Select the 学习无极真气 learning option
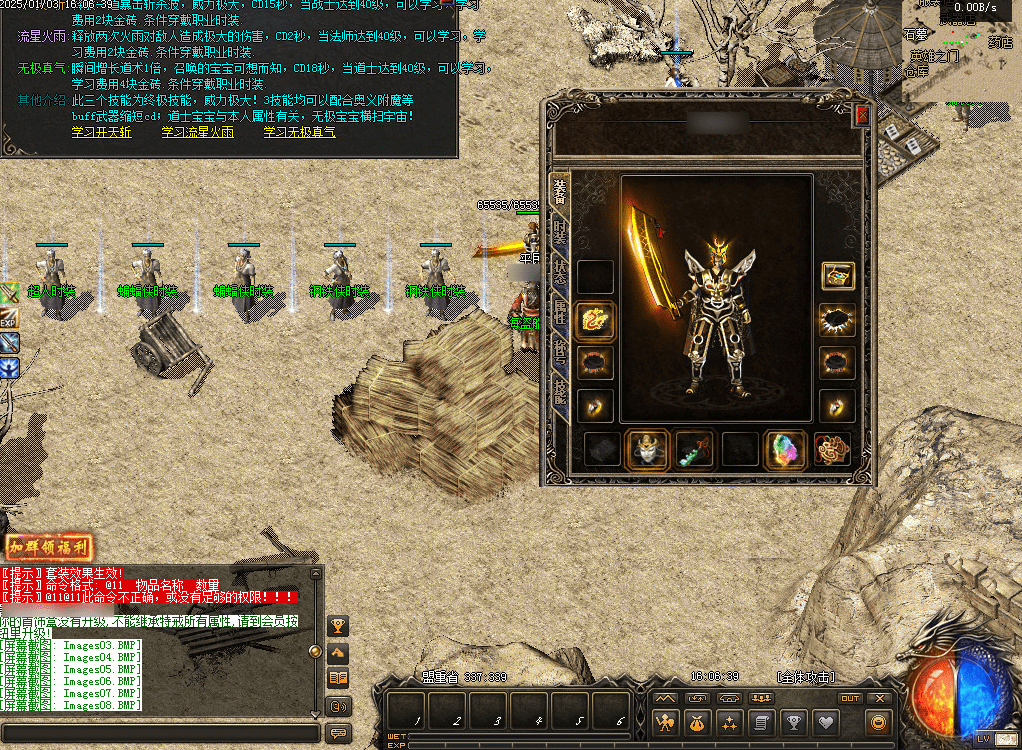 tap(299, 133)
